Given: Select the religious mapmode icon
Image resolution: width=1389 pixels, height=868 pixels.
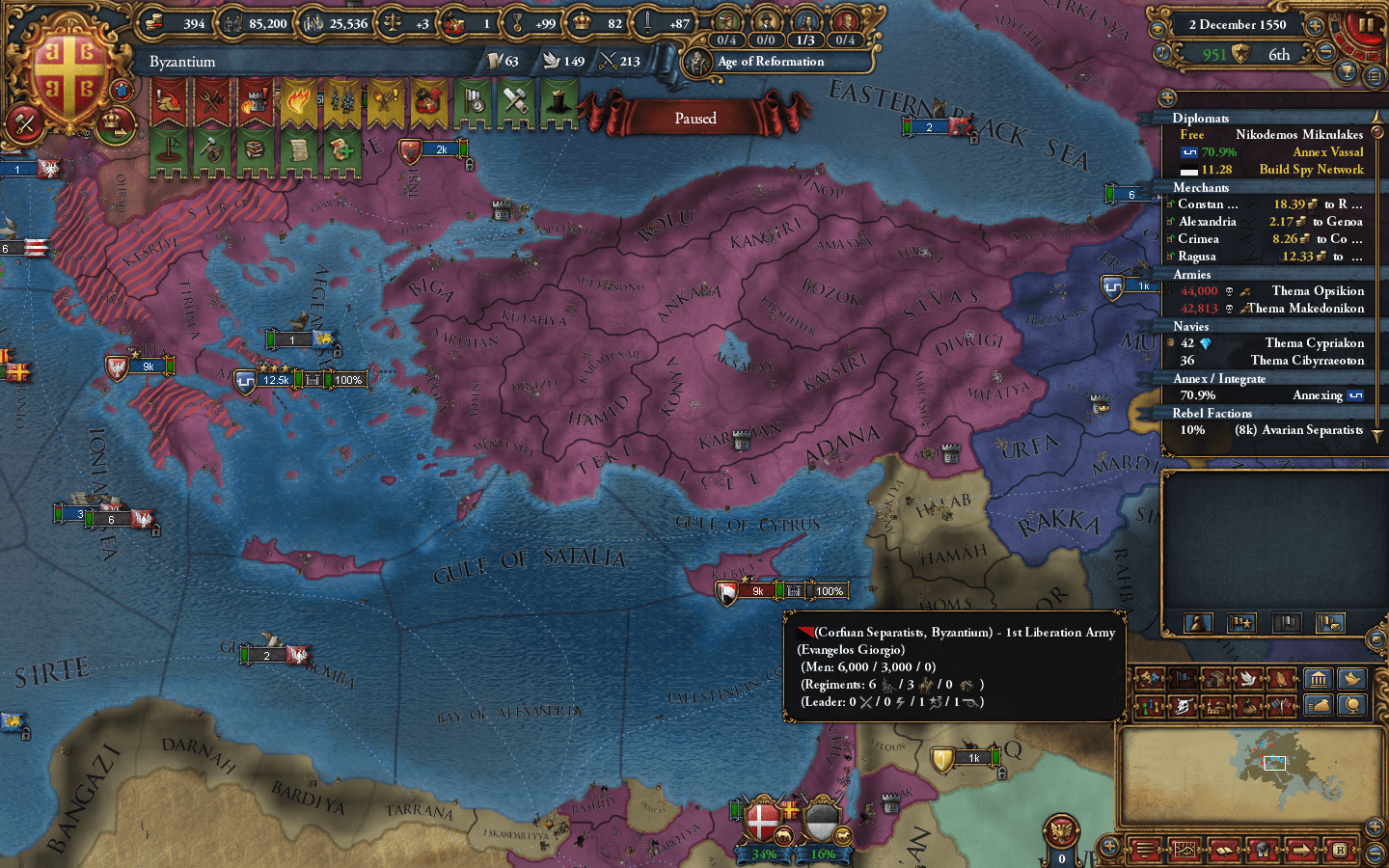Looking at the screenshot, I should [x=1216, y=707].
